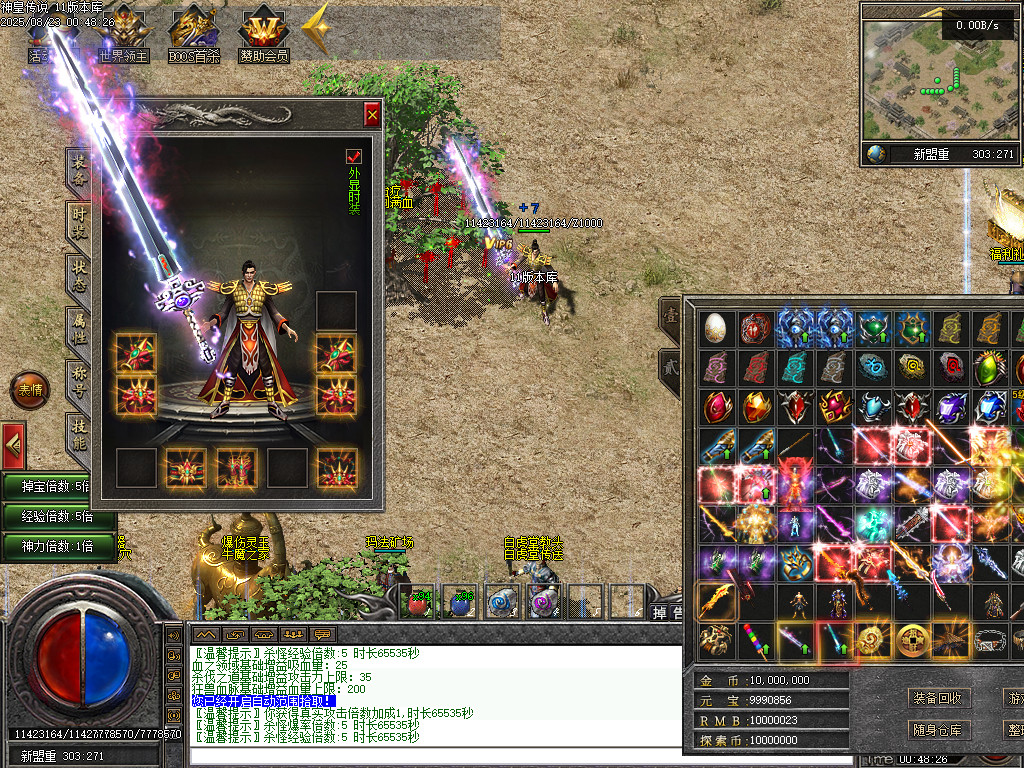The height and width of the screenshot is (768, 1024).
Task: Open the BOSS首杀 icon
Action: coord(193,37)
